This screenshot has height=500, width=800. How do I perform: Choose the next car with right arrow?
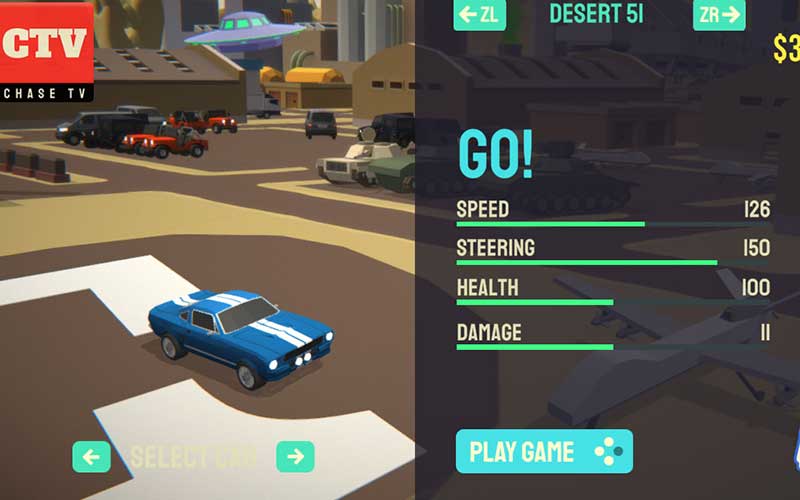pyautogui.click(x=295, y=457)
